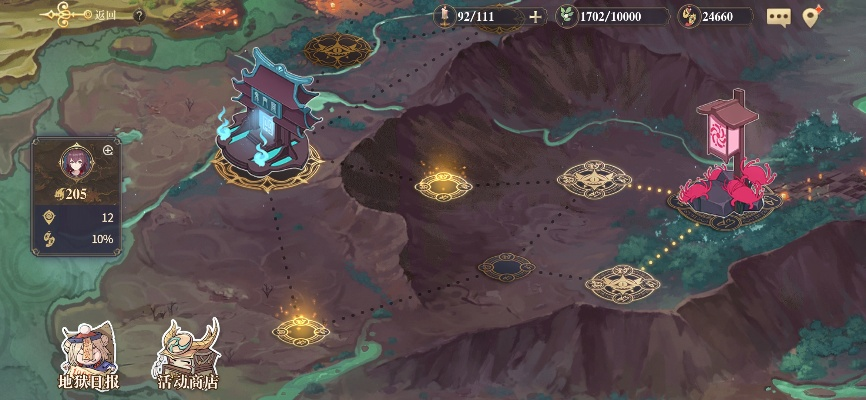Image resolution: width=866 pixels, height=400 pixels.
Task: Expand team panel with the small plus icon
Action: pyautogui.click(x=108, y=149)
